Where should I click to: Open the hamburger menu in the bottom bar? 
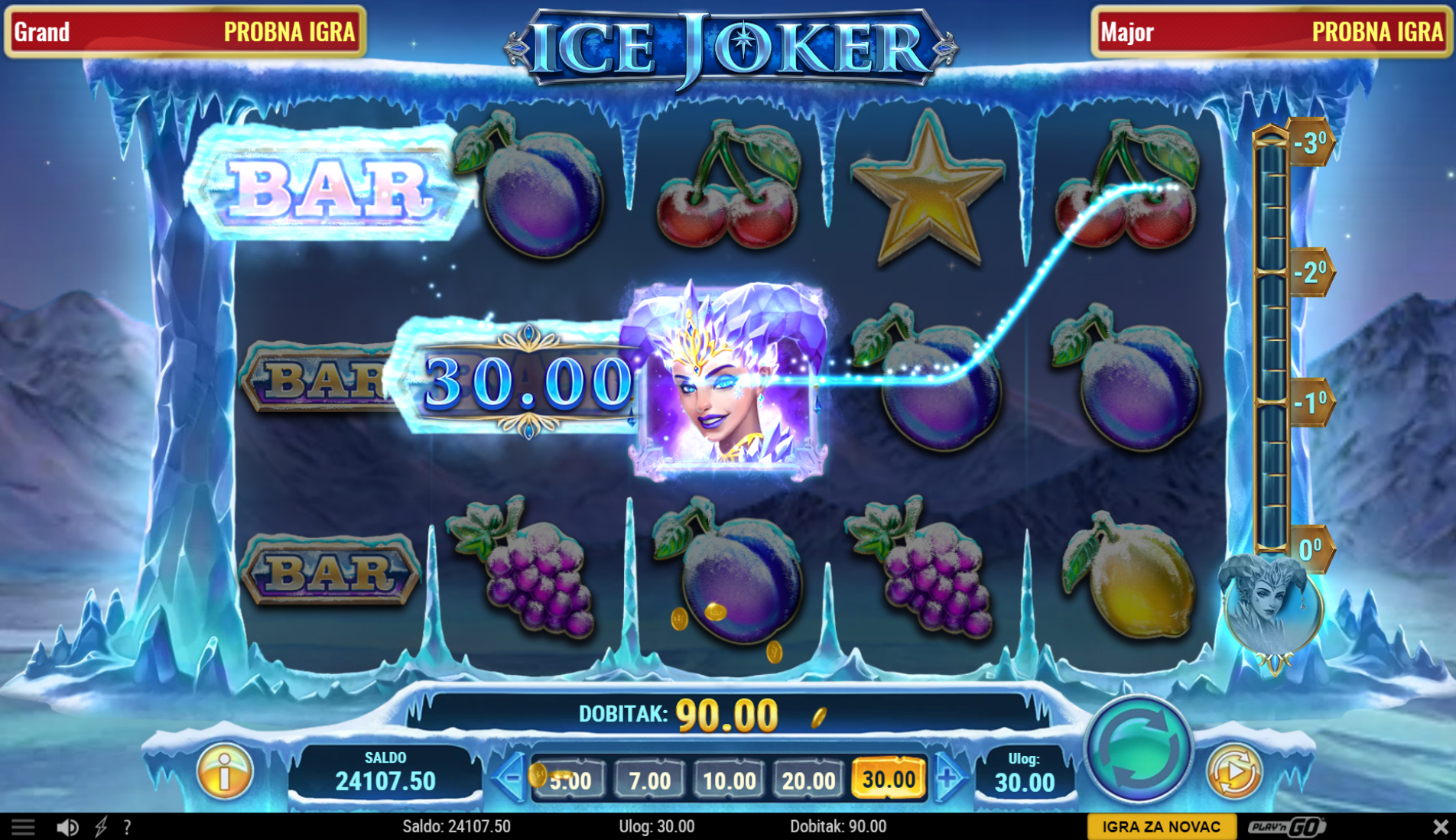[x=23, y=827]
